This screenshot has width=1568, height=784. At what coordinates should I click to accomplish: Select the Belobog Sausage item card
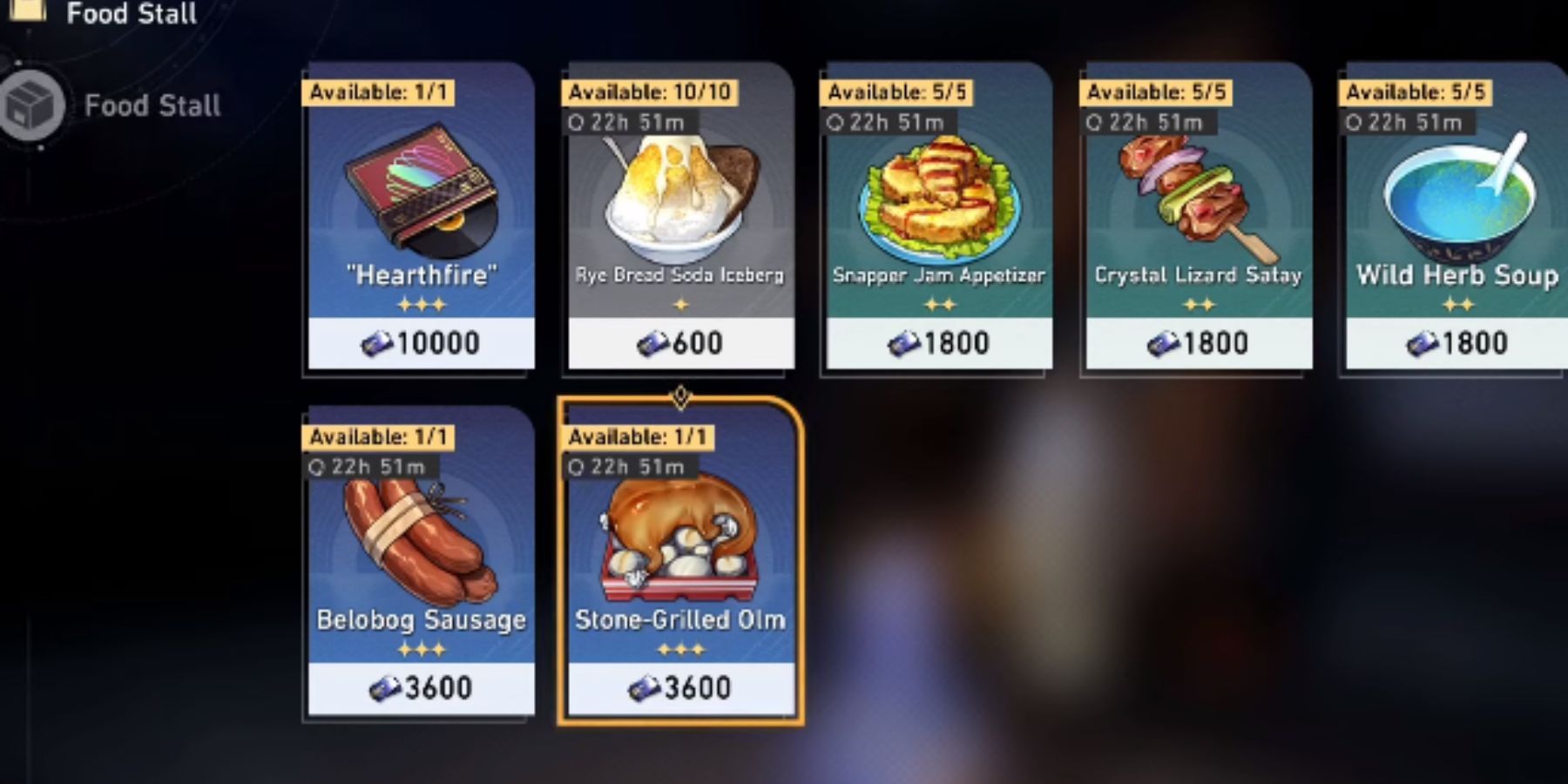click(418, 566)
